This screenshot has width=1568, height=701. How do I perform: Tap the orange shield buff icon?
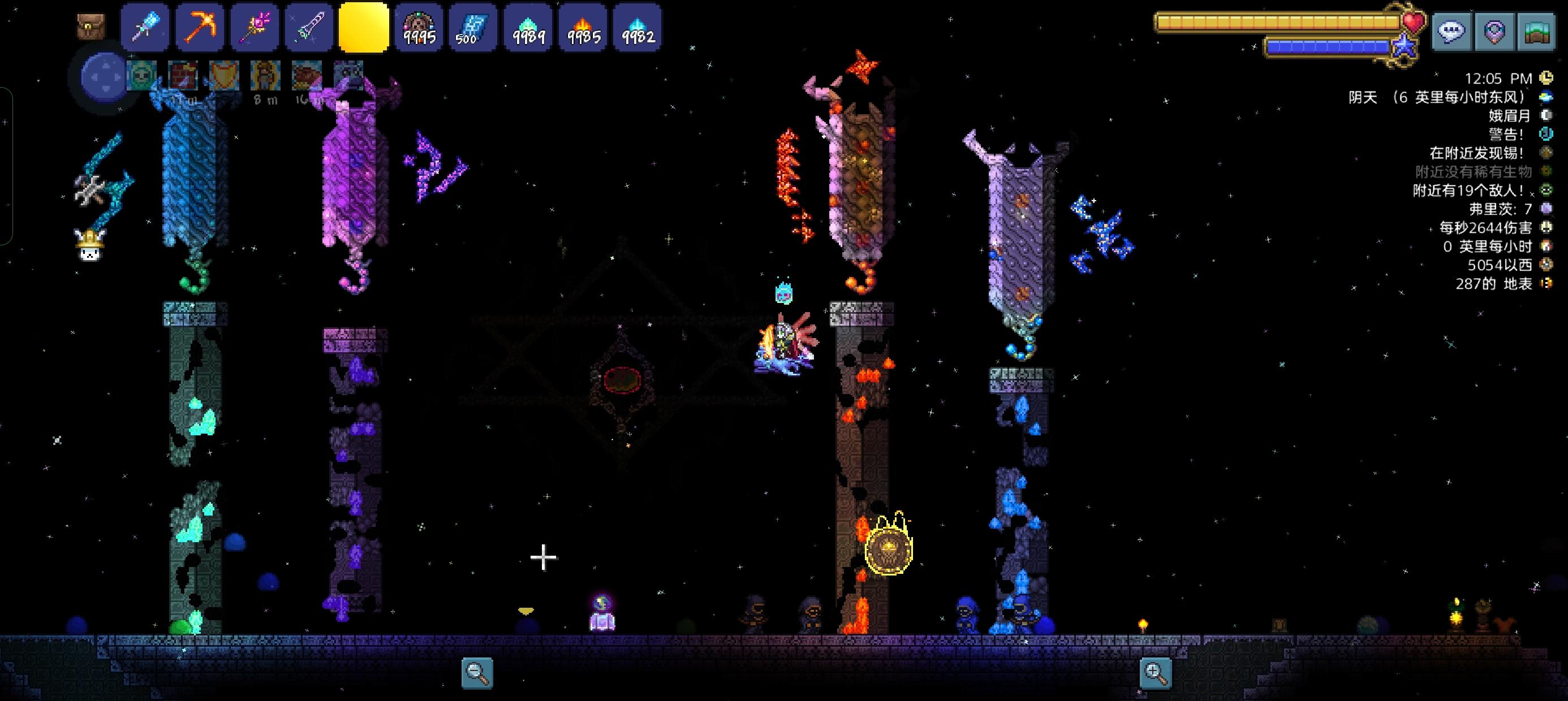point(223,75)
